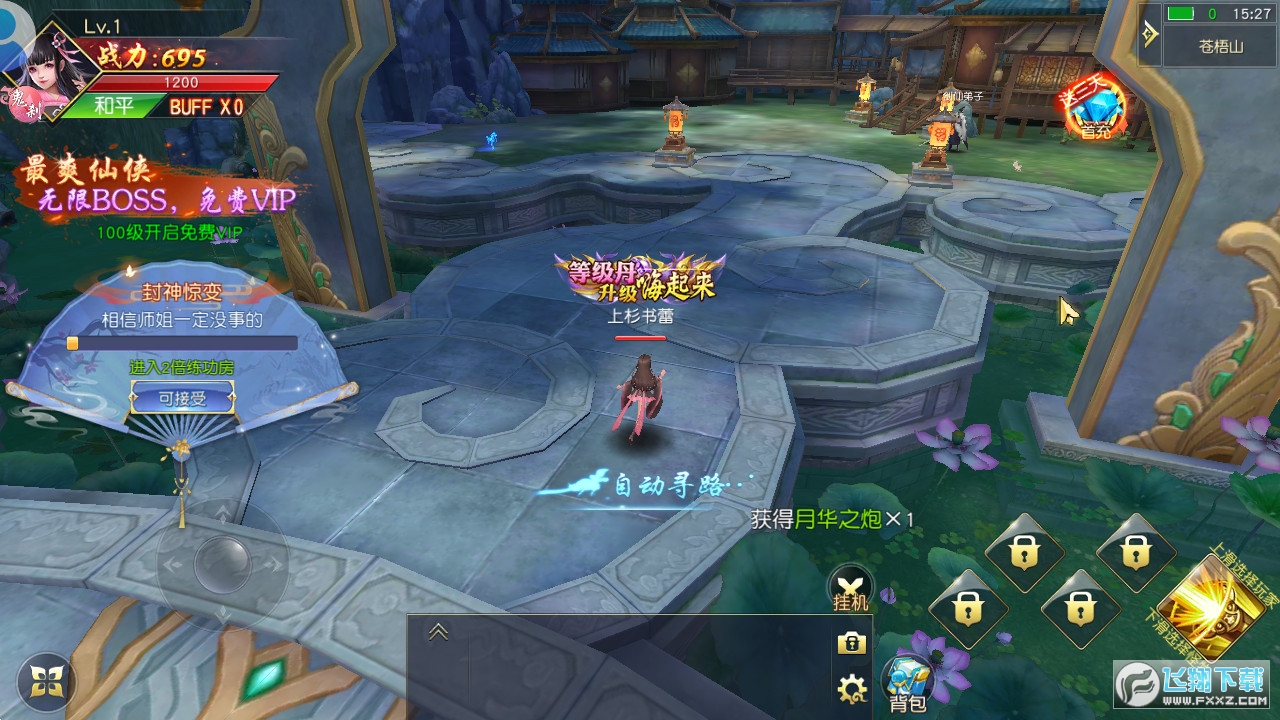Accept quest with the 可接受 button
This screenshot has width=1280, height=720.
click(182, 399)
